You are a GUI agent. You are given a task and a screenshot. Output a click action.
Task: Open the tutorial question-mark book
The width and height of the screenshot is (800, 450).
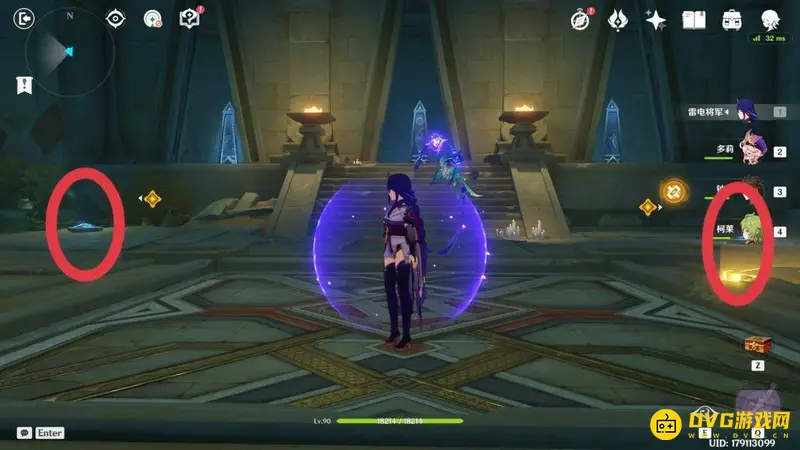click(x=189, y=18)
